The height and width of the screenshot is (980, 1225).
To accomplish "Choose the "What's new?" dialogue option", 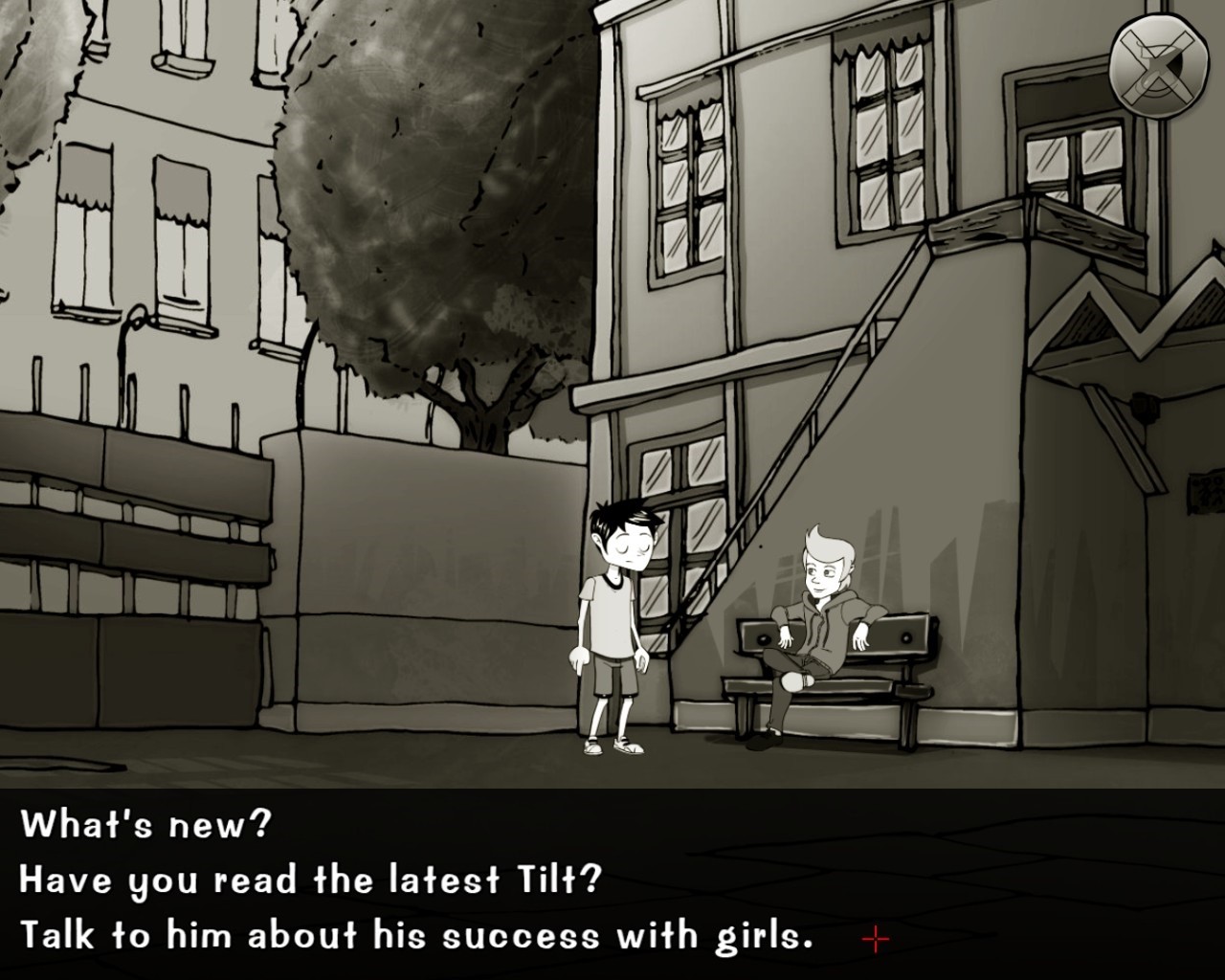I will click(x=146, y=824).
